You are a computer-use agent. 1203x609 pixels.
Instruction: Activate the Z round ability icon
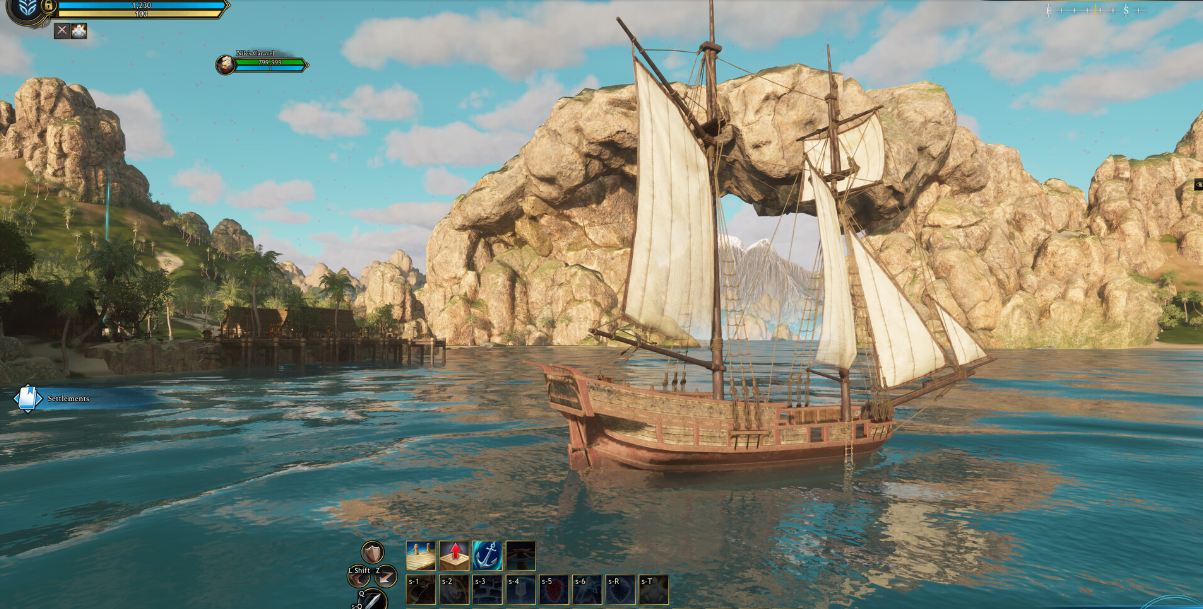pos(386,576)
